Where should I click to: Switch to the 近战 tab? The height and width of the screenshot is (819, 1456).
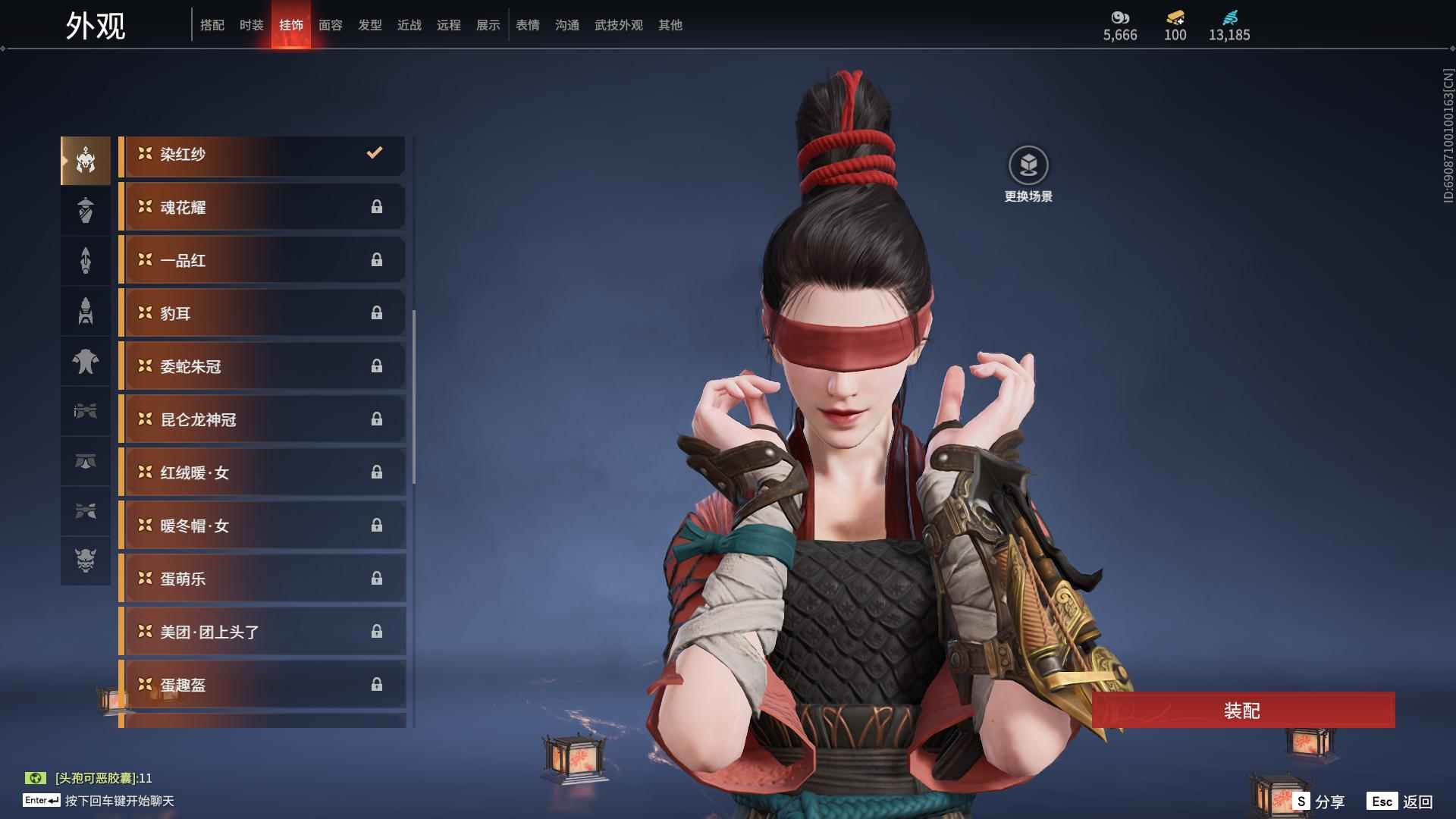(x=409, y=25)
